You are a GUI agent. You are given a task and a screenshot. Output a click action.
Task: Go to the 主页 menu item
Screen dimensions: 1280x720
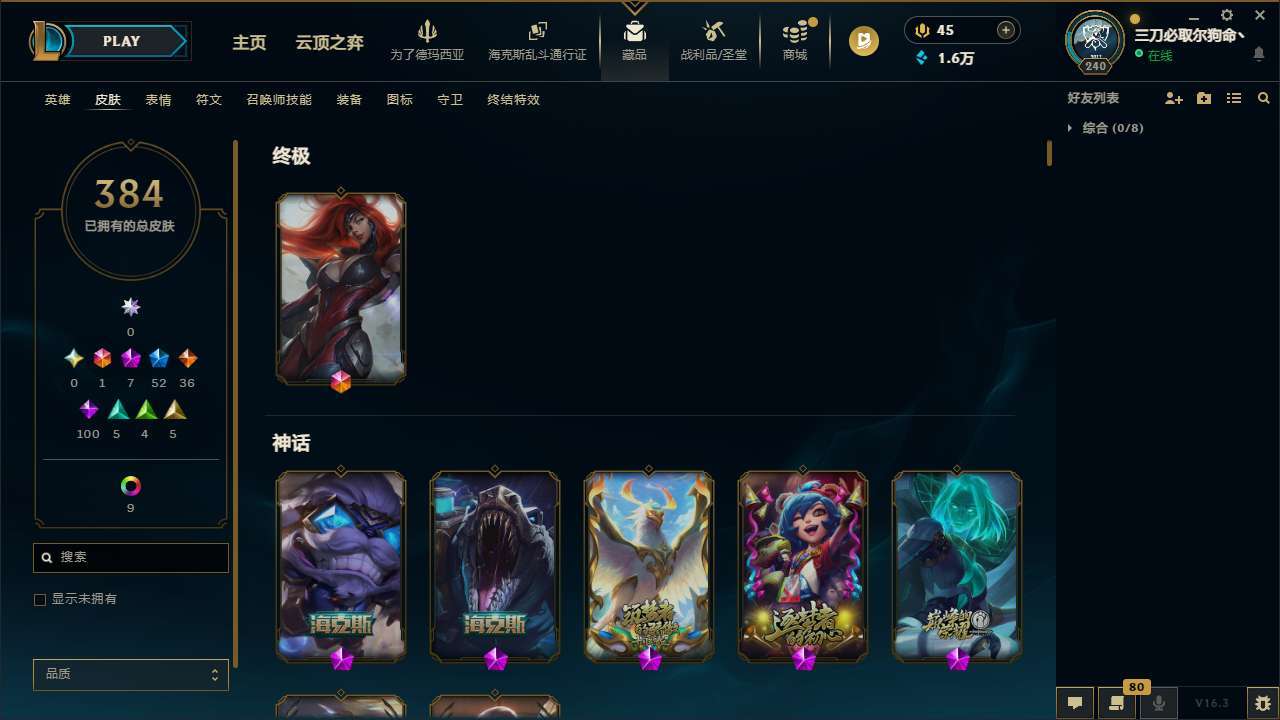click(249, 44)
